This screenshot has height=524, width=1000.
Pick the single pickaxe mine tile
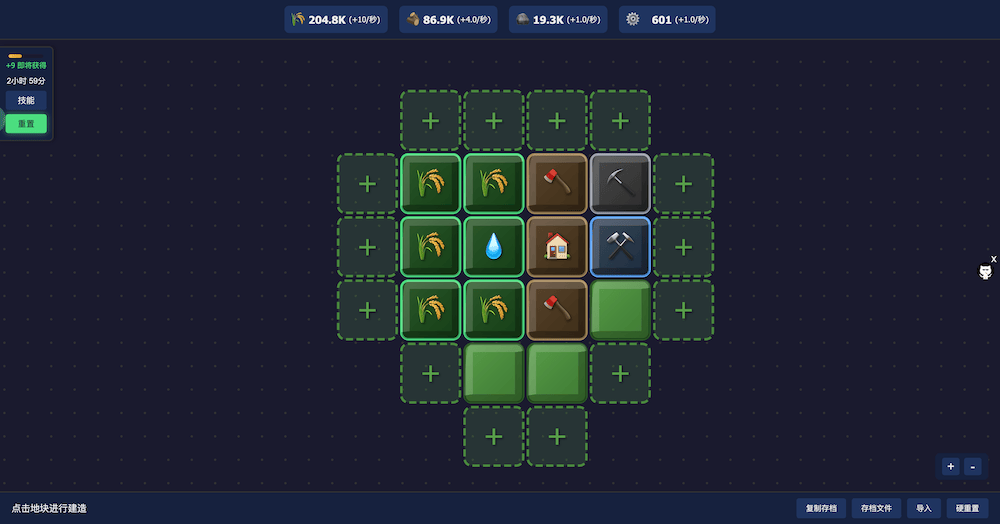coord(620,183)
